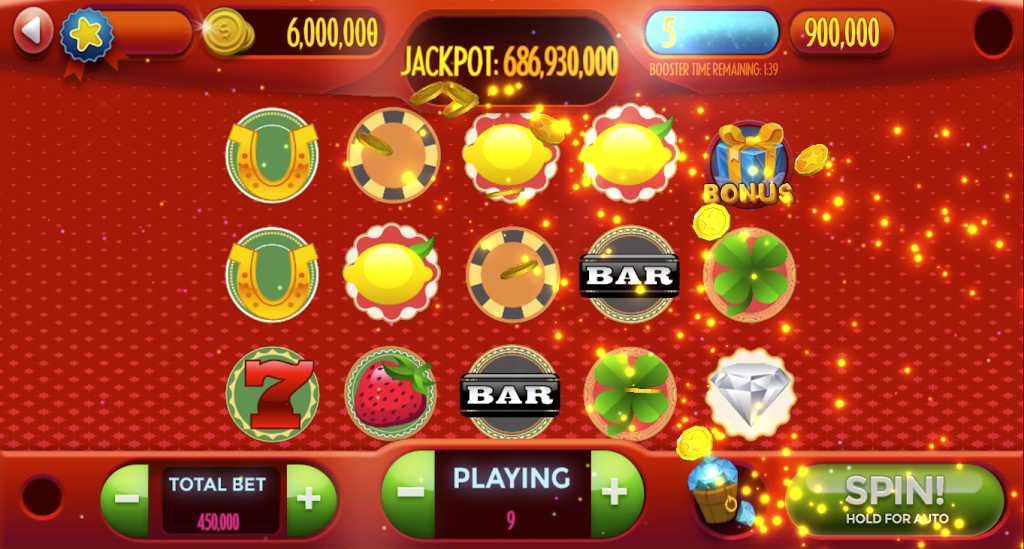Raise the number of playing lines
Image resolution: width=1024 pixels, height=549 pixels.
[614, 492]
